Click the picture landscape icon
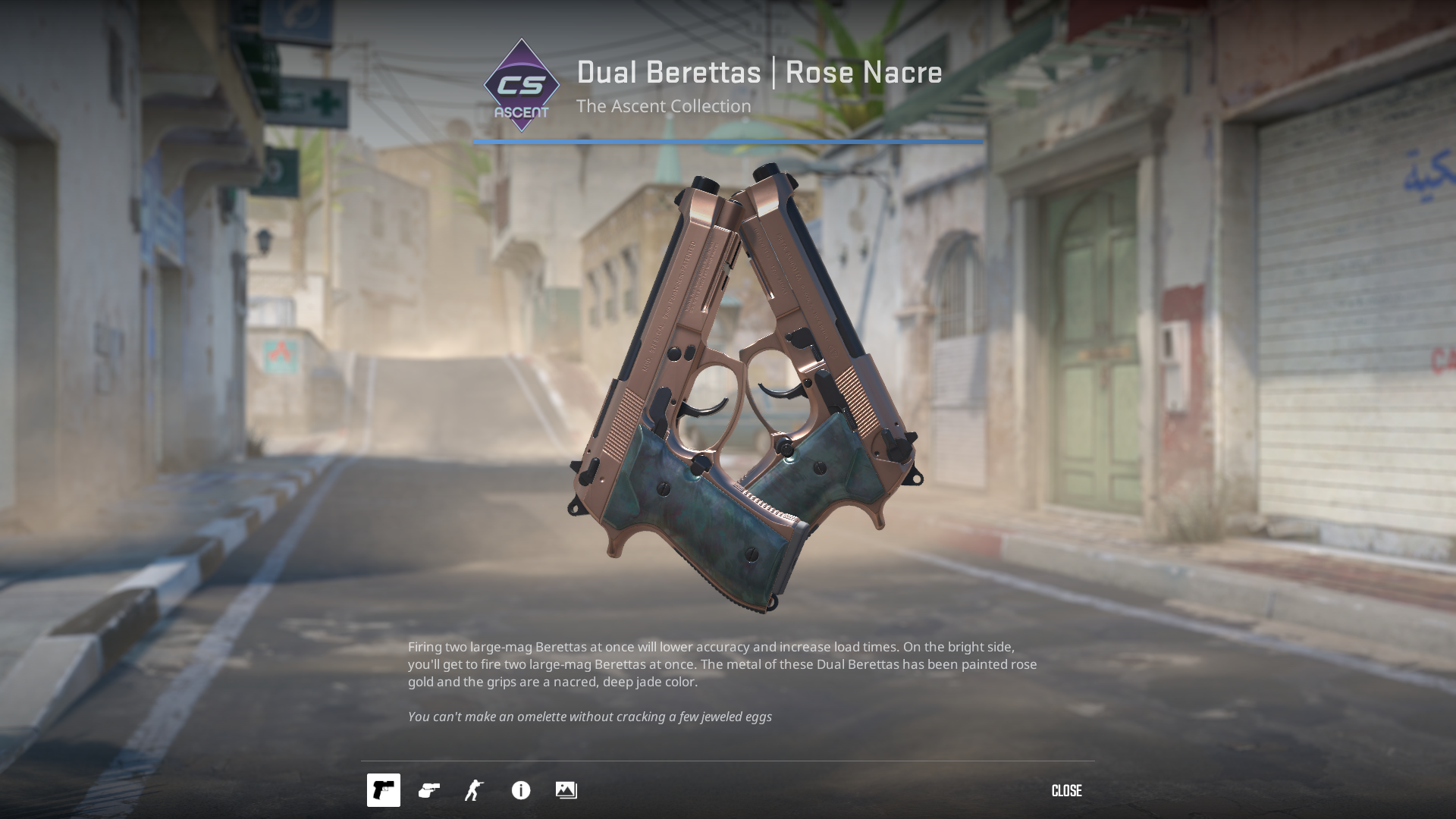The height and width of the screenshot is (819, 1456). pyautogui.click(x=566, y=790)
